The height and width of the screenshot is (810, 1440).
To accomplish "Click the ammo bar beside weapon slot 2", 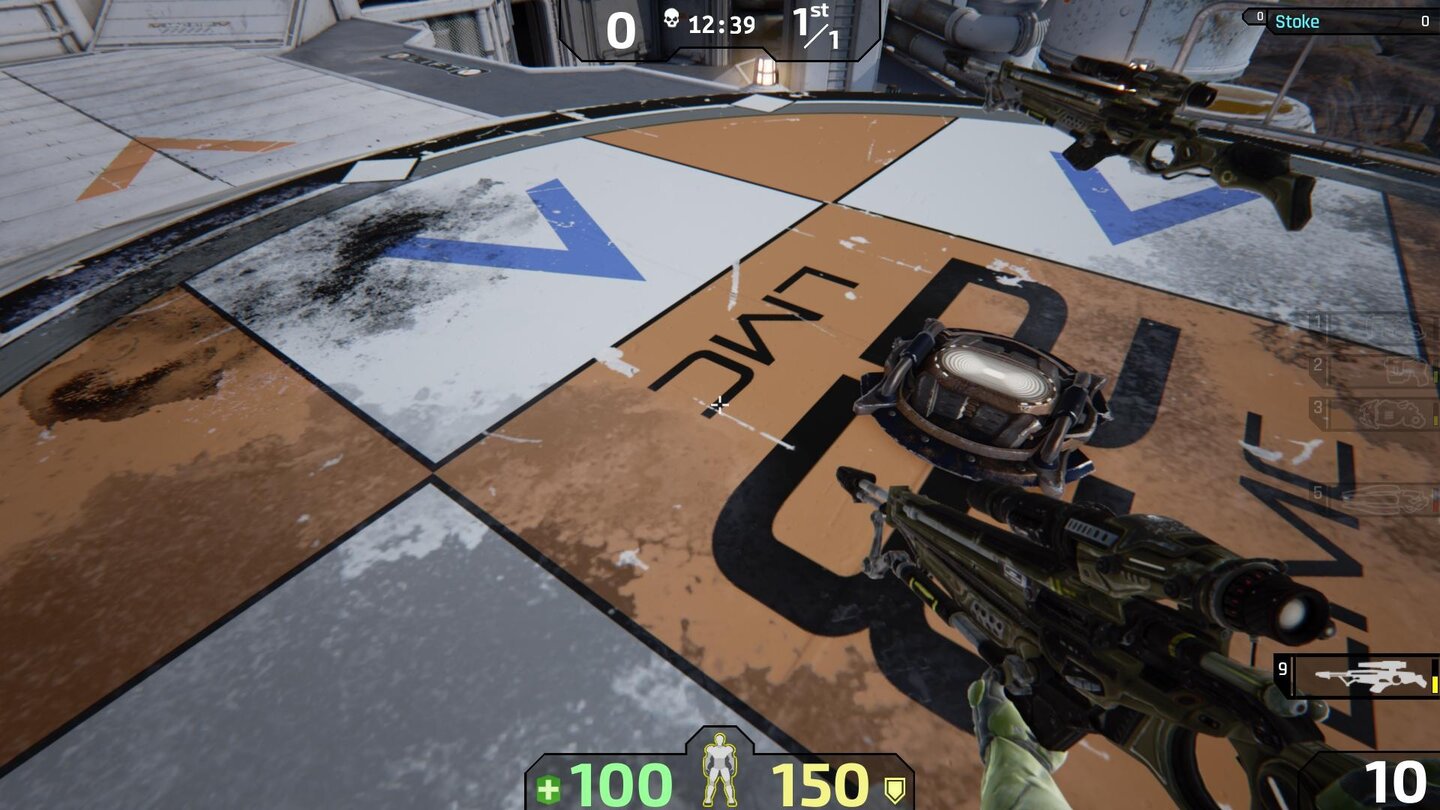I will 1436,375.
